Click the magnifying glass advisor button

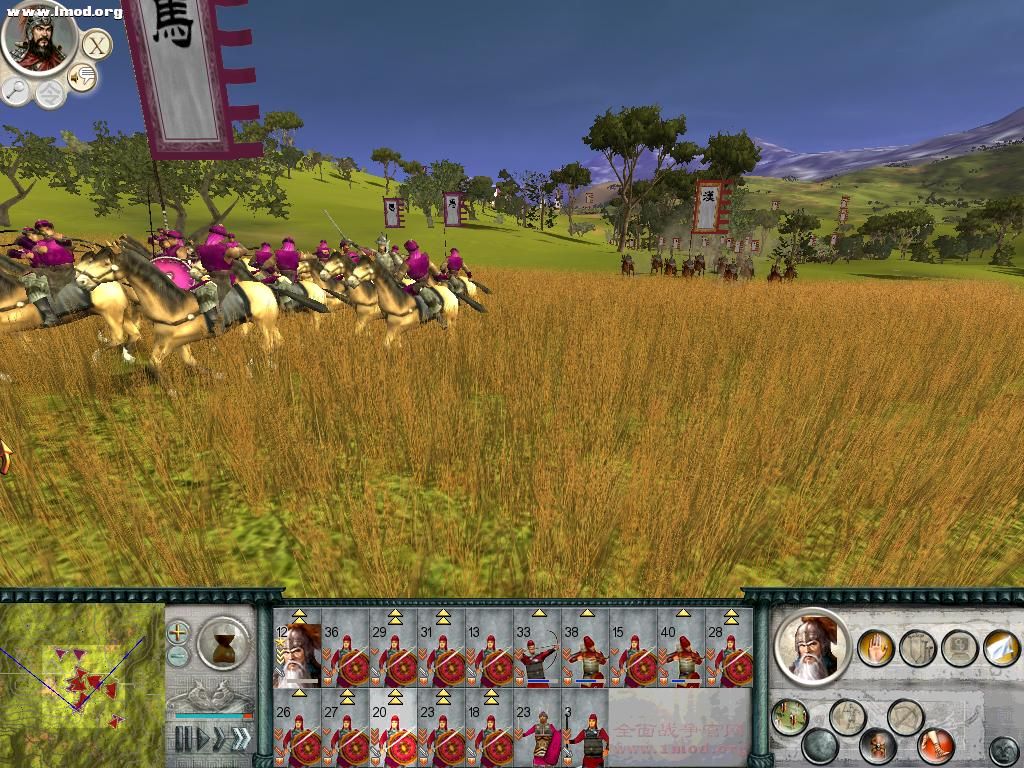pos(16,90)
